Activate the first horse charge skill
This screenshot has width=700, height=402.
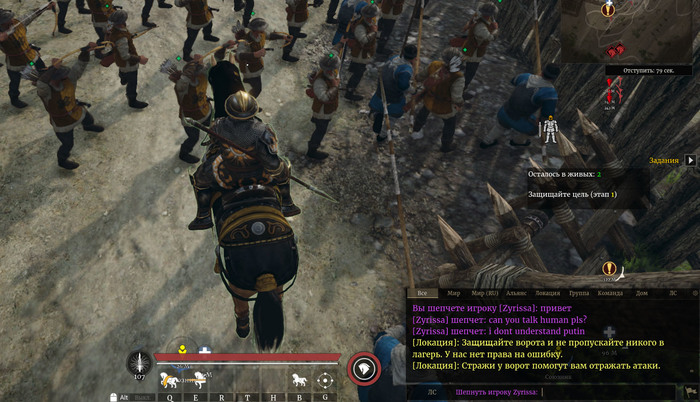(171, 379)
